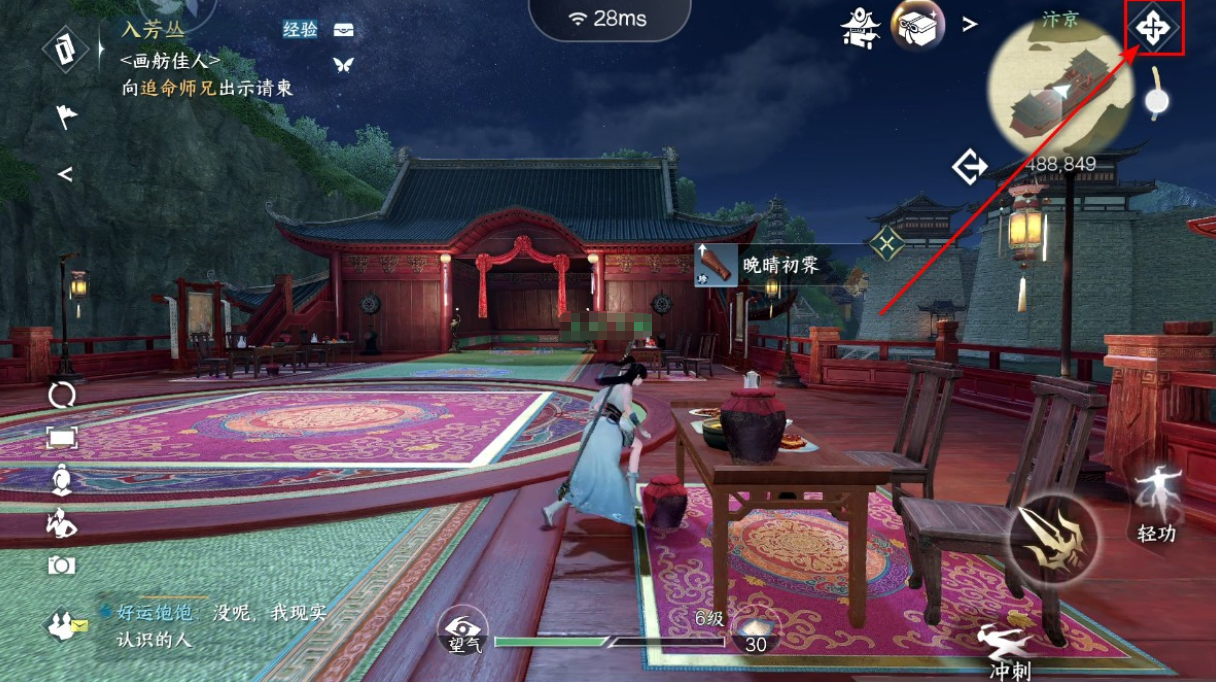This screenshot has height=682, width=1216.
Task: Click the diamond exit arrow icon below minimap
Action: tap(969, 167)
